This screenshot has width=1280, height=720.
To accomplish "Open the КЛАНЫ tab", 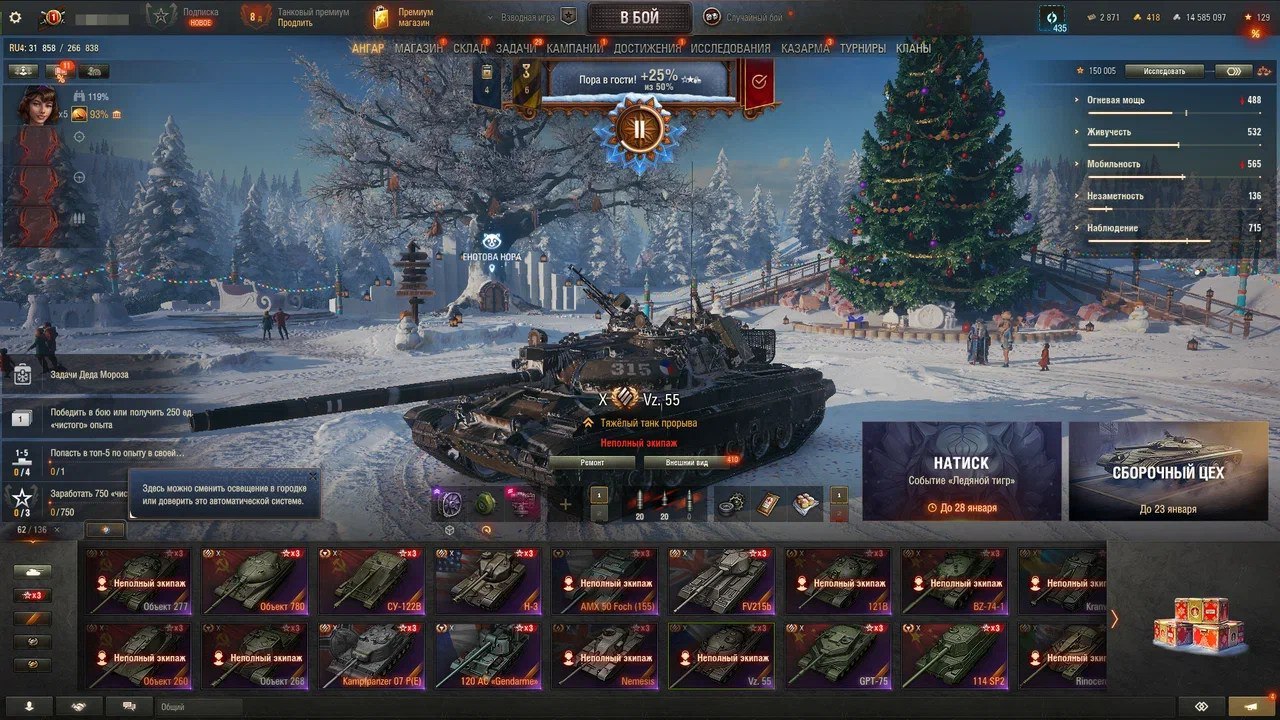I will coord(913,48).
